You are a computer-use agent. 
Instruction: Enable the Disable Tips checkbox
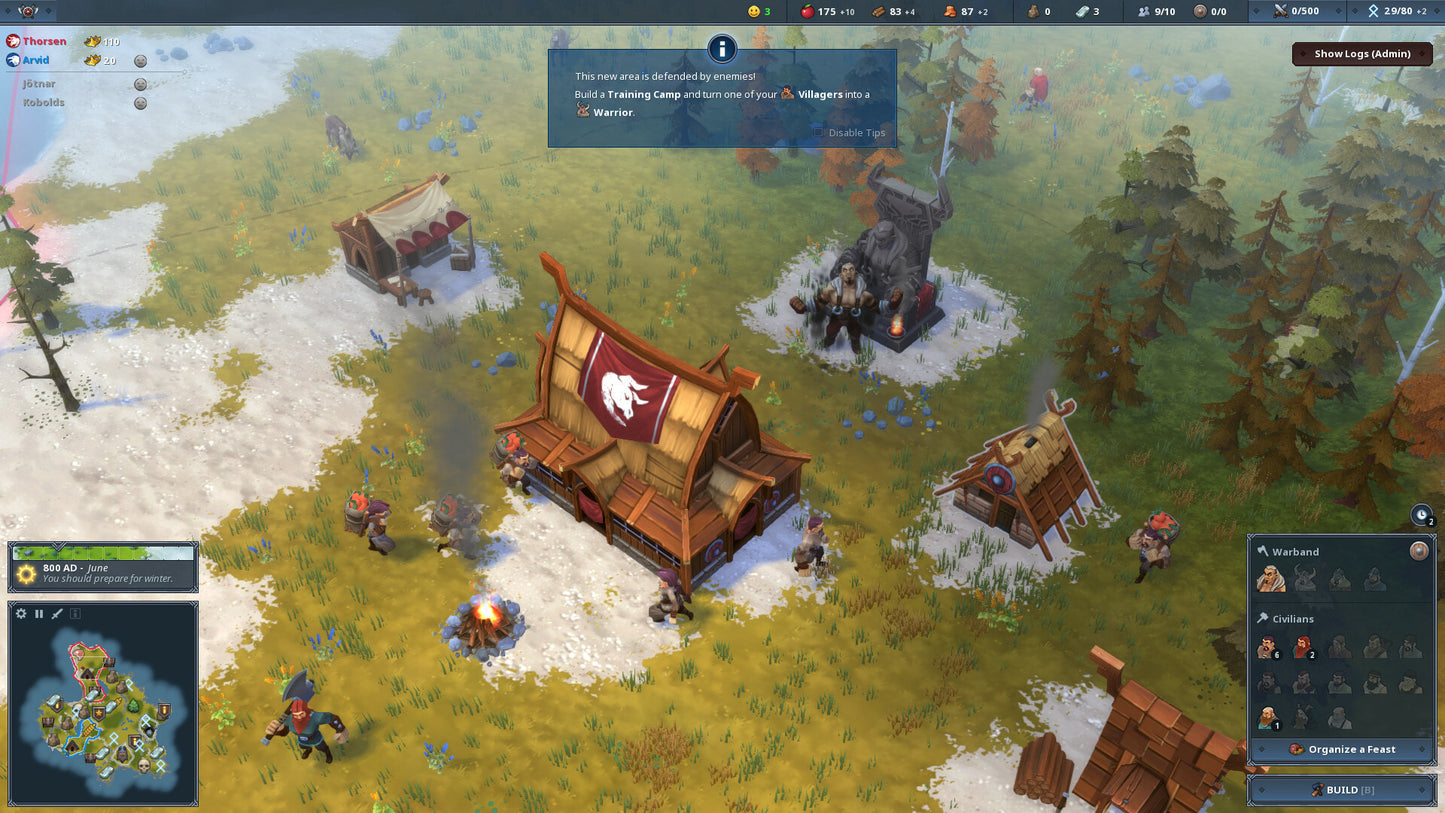(x=817, y=132)
